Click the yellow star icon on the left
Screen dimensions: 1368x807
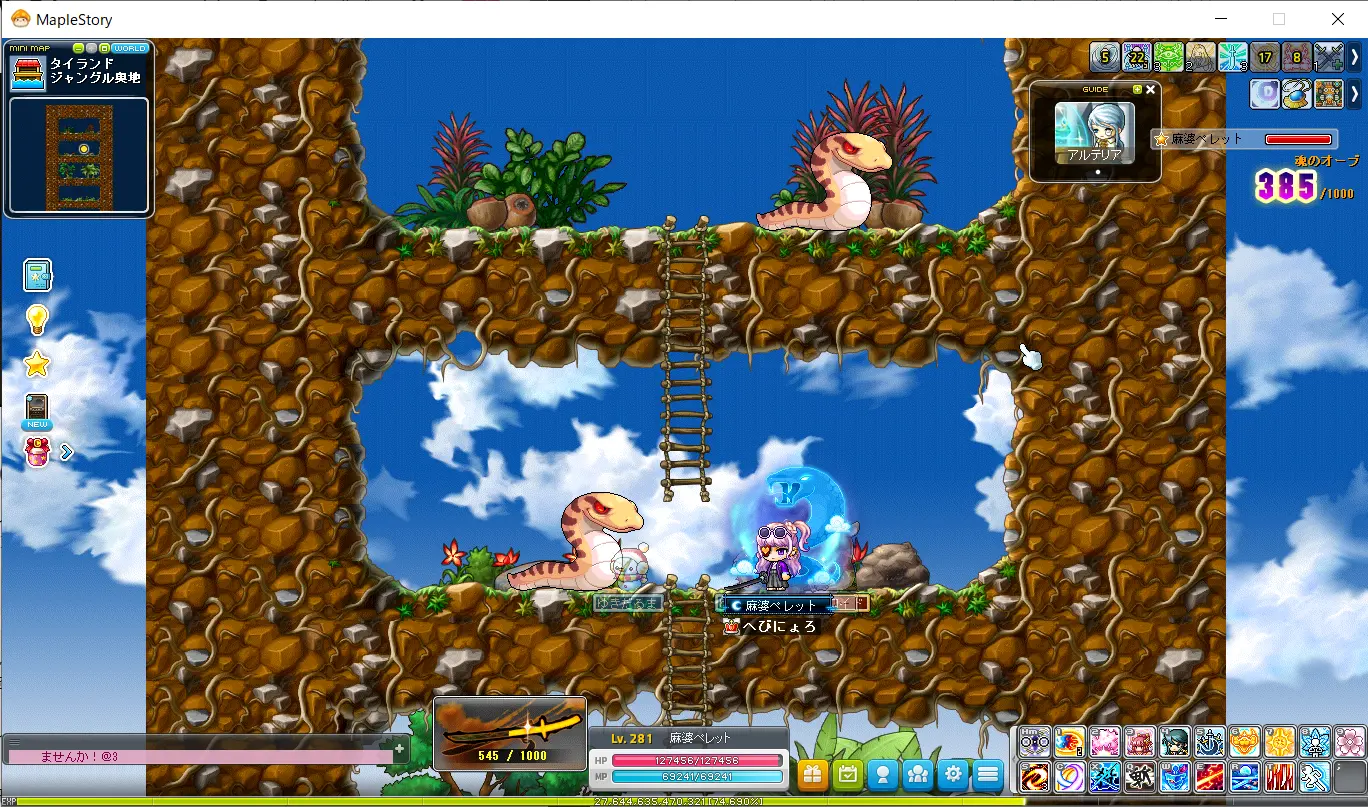click(x=37, y=364)
